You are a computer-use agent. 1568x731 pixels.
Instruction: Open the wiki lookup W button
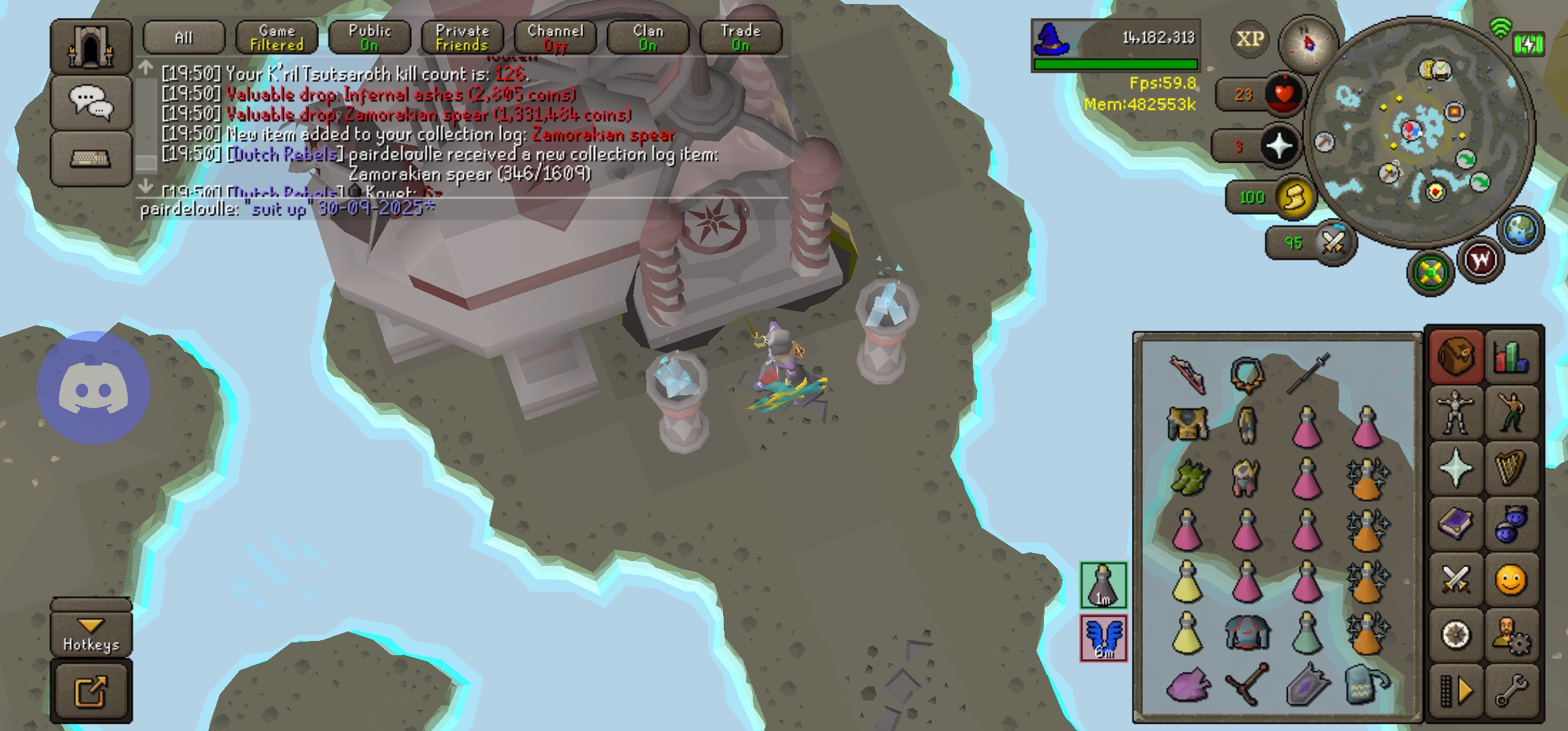(x=1481, y=261)
